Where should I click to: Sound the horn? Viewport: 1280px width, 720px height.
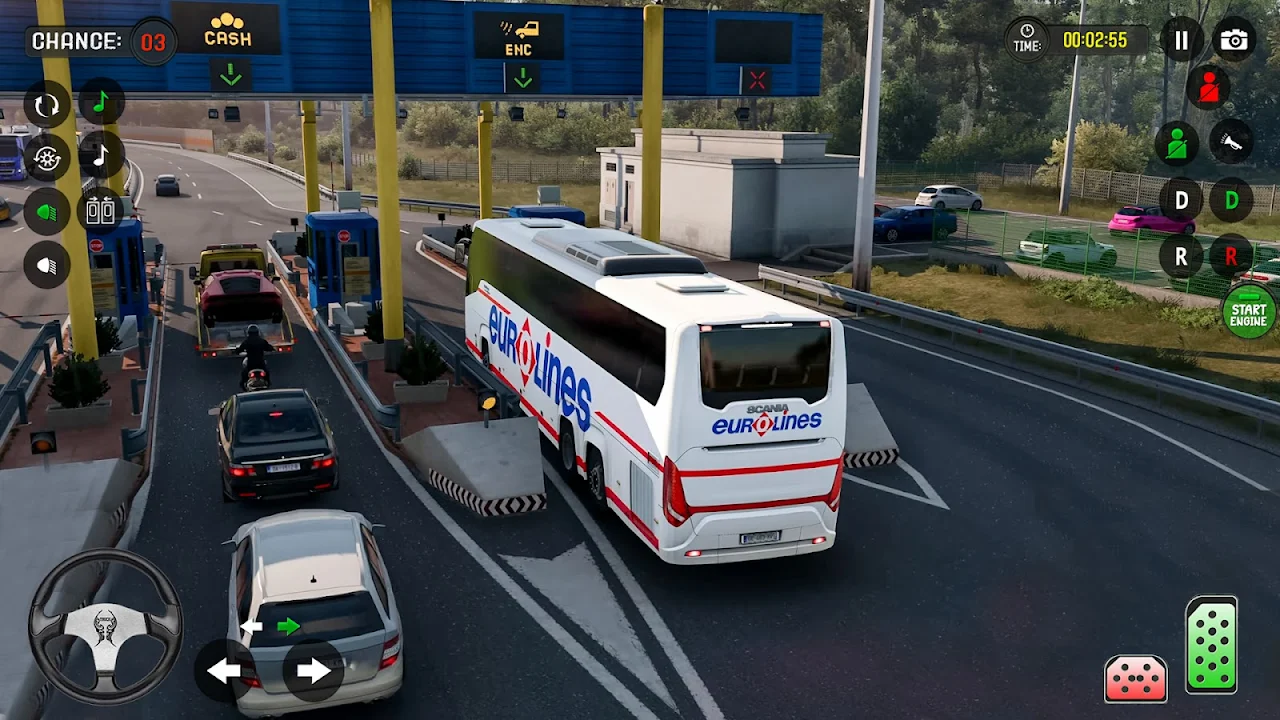tap(1231, 142)
